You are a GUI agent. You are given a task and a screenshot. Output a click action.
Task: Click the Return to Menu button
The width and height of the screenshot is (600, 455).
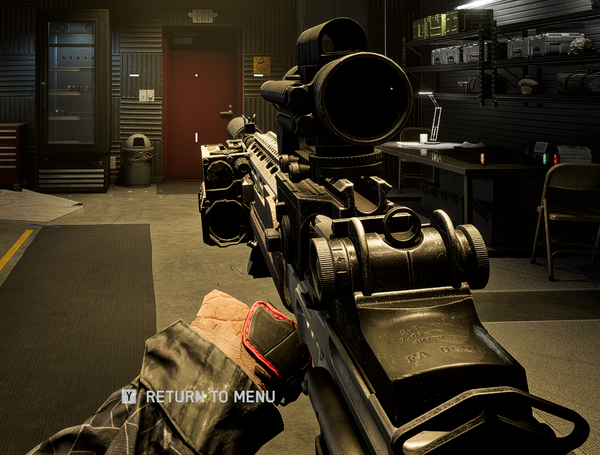pos(200,397)
